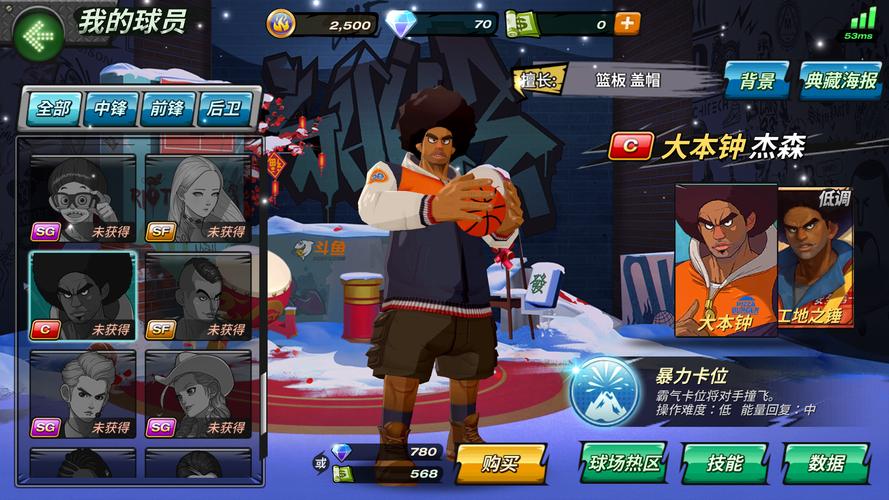Viewport: 889px width, 500px height.
Task: Select the glasses-wearing SG player card
Action: 83,198
